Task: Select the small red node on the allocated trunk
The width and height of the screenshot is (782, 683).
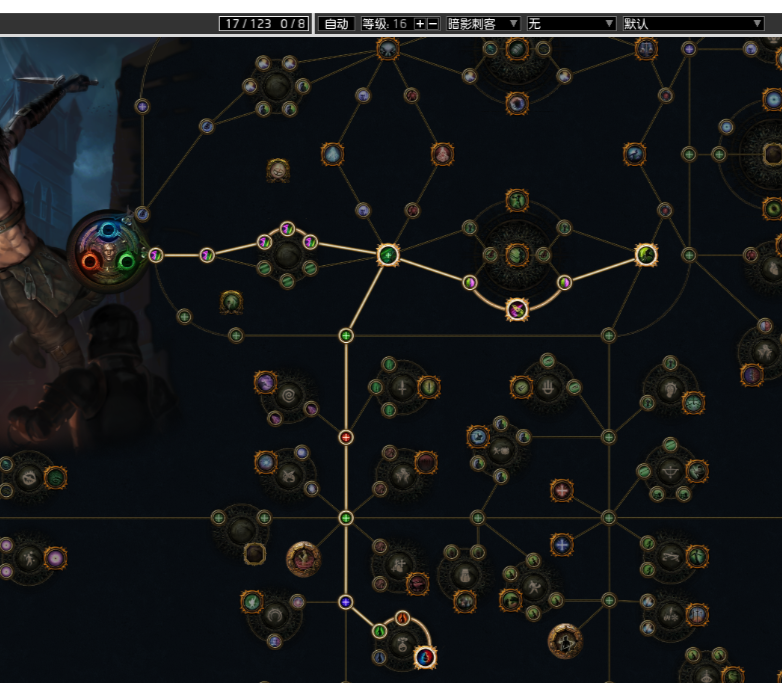Action: [x=346, y=437]
